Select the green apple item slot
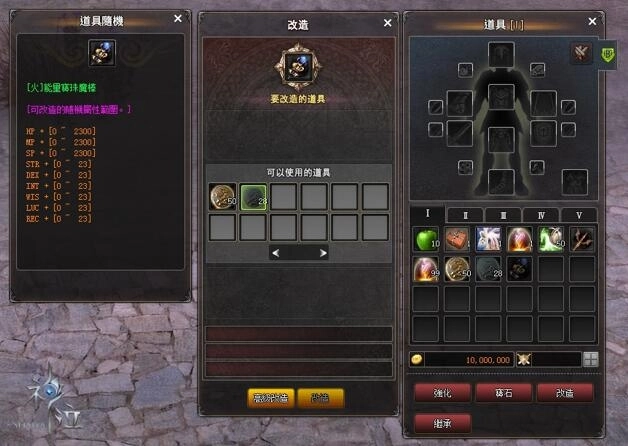This screenshot has height=446, width=628. [427, 239]
